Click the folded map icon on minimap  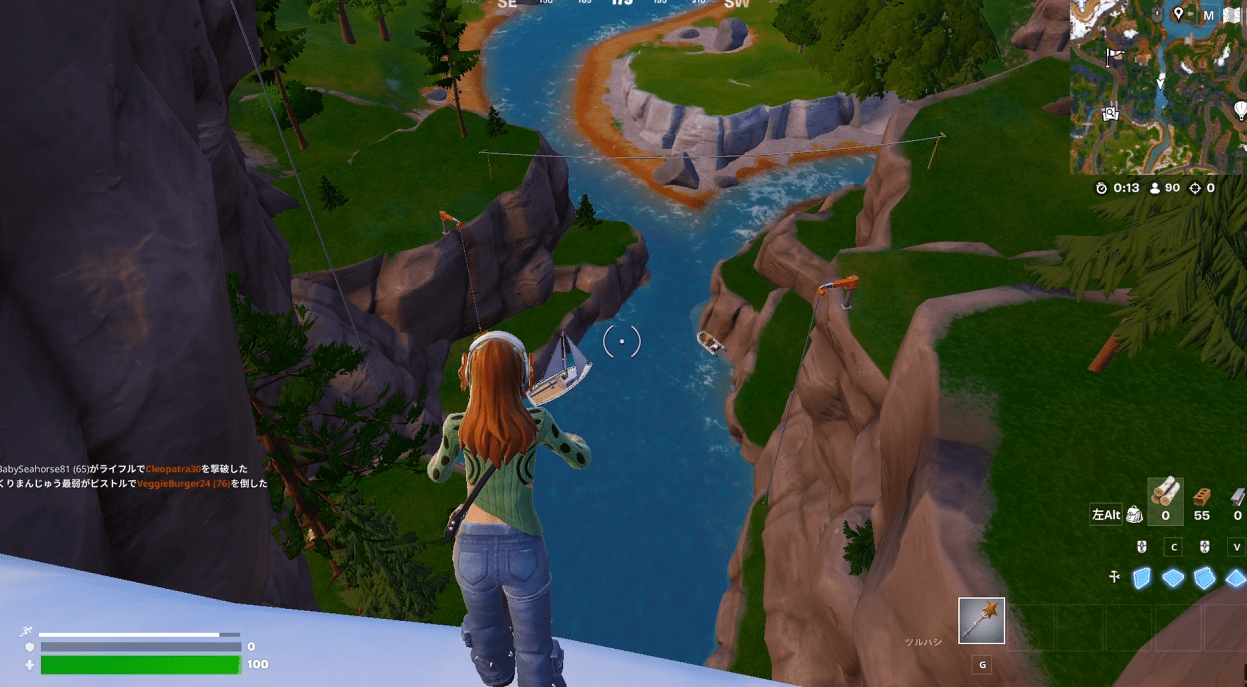tap(1232, 15)
